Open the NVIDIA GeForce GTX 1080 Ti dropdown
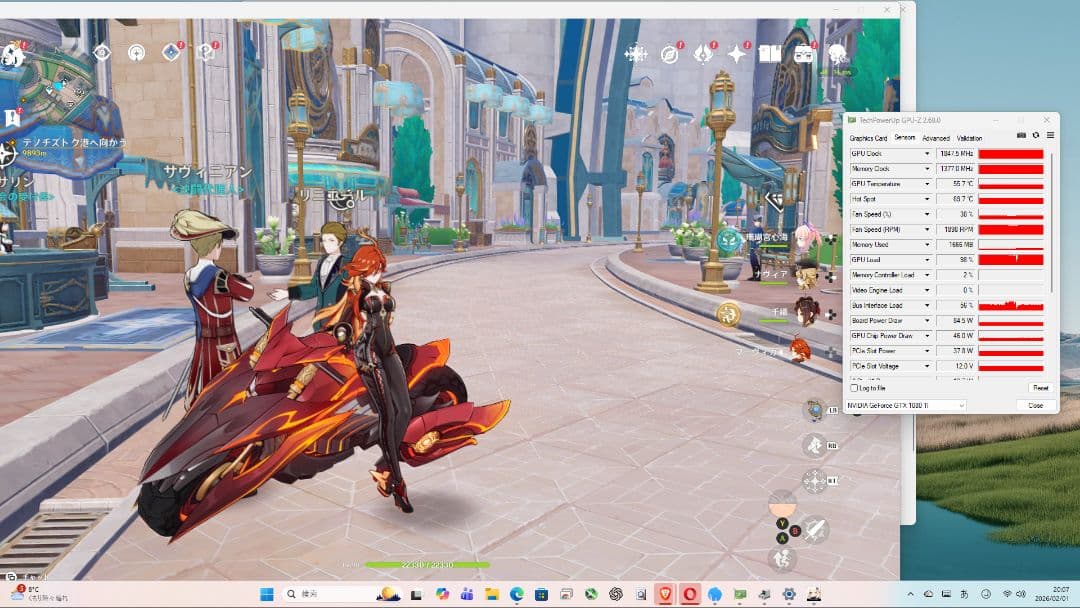The height and width of the screenshot is (608, 1080). click(906, 405)
